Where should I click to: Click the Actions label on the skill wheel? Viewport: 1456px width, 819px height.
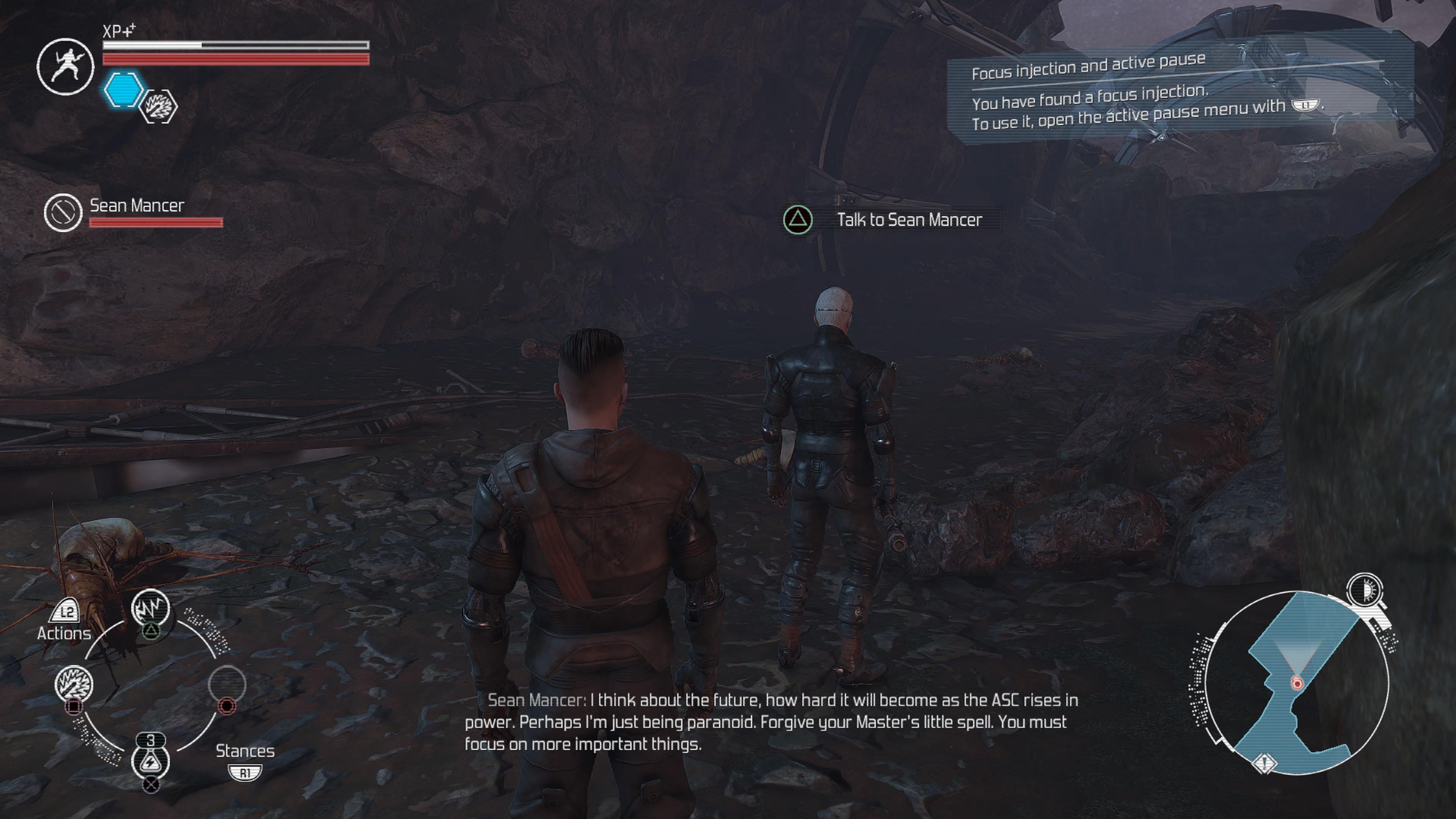[64, 633]
